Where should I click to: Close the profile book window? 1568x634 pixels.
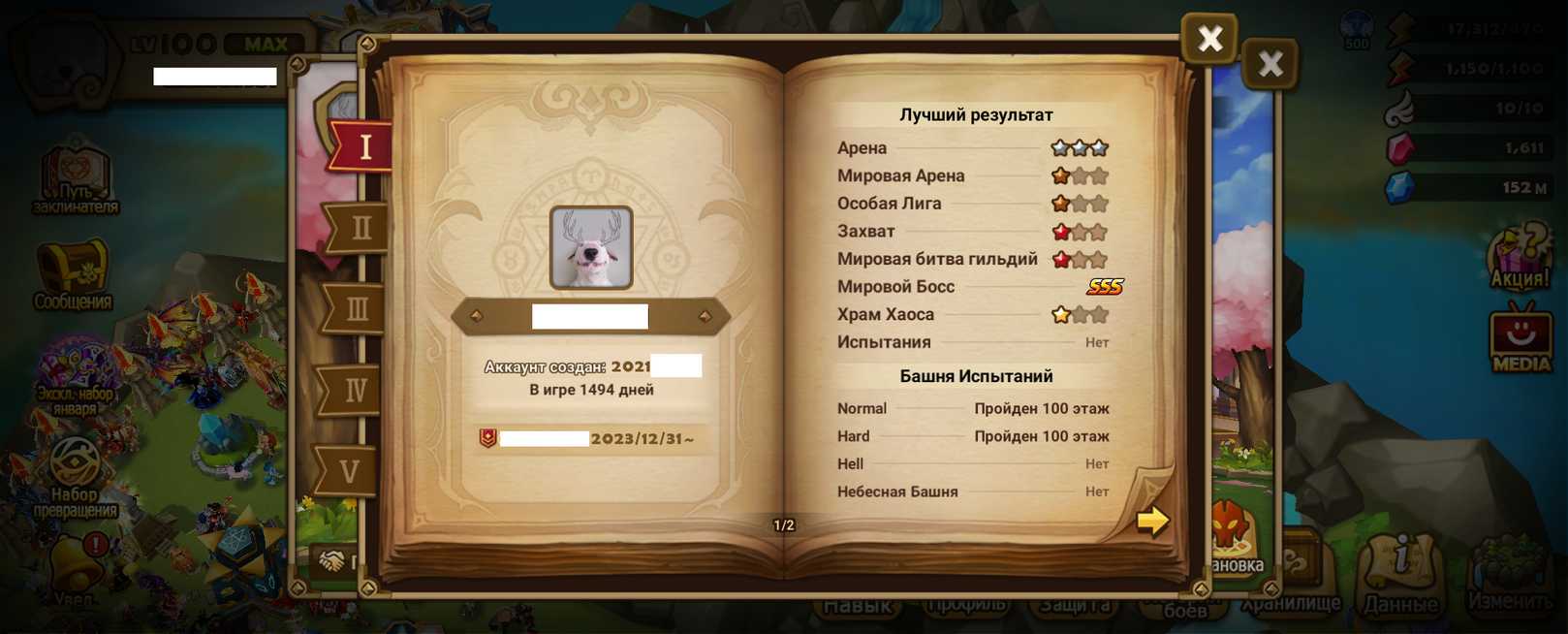[1208, 39]
